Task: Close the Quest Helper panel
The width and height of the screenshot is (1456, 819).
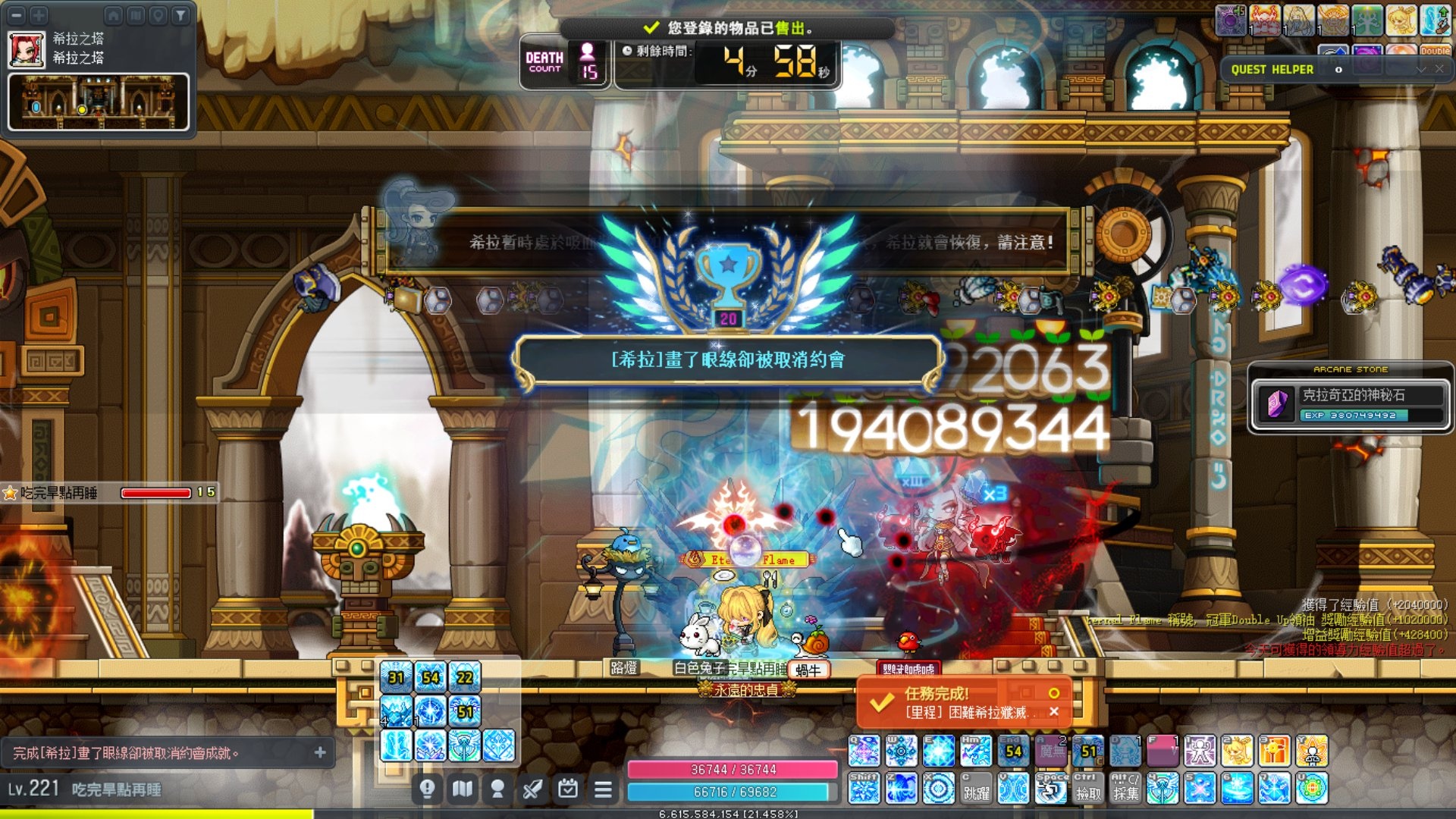Action: [1439, 69]
